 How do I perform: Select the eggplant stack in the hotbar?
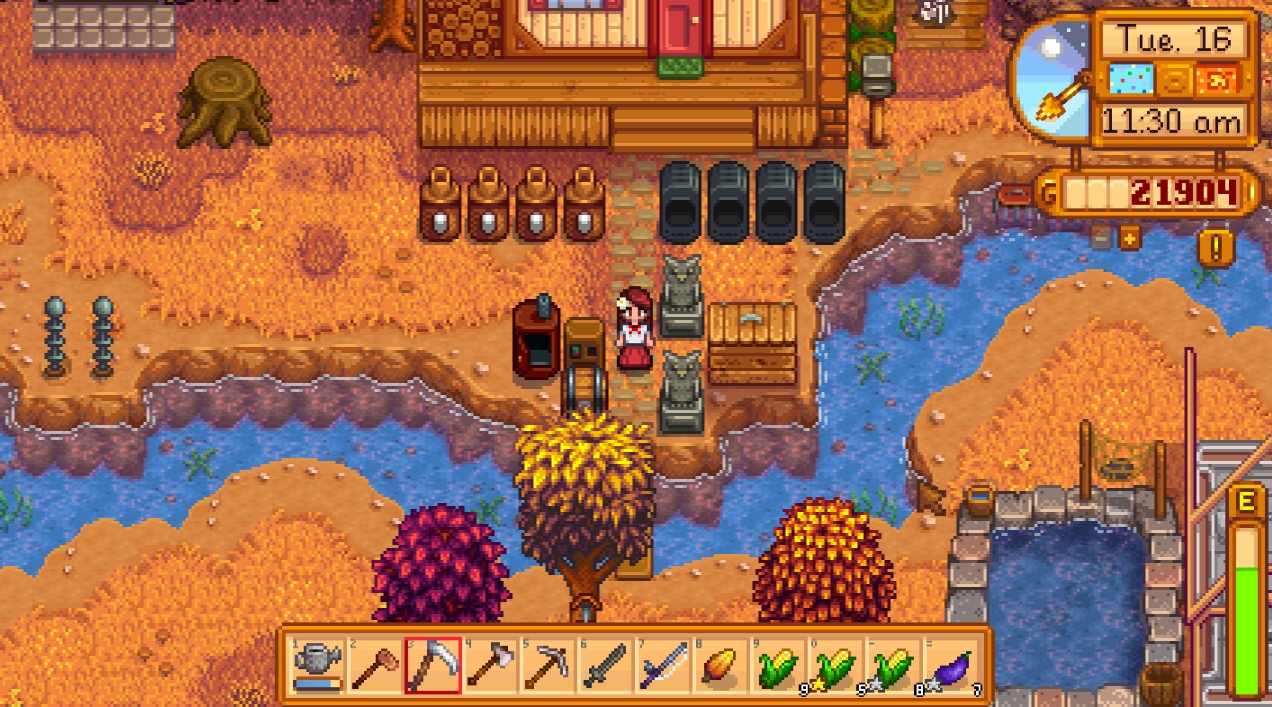950,664
